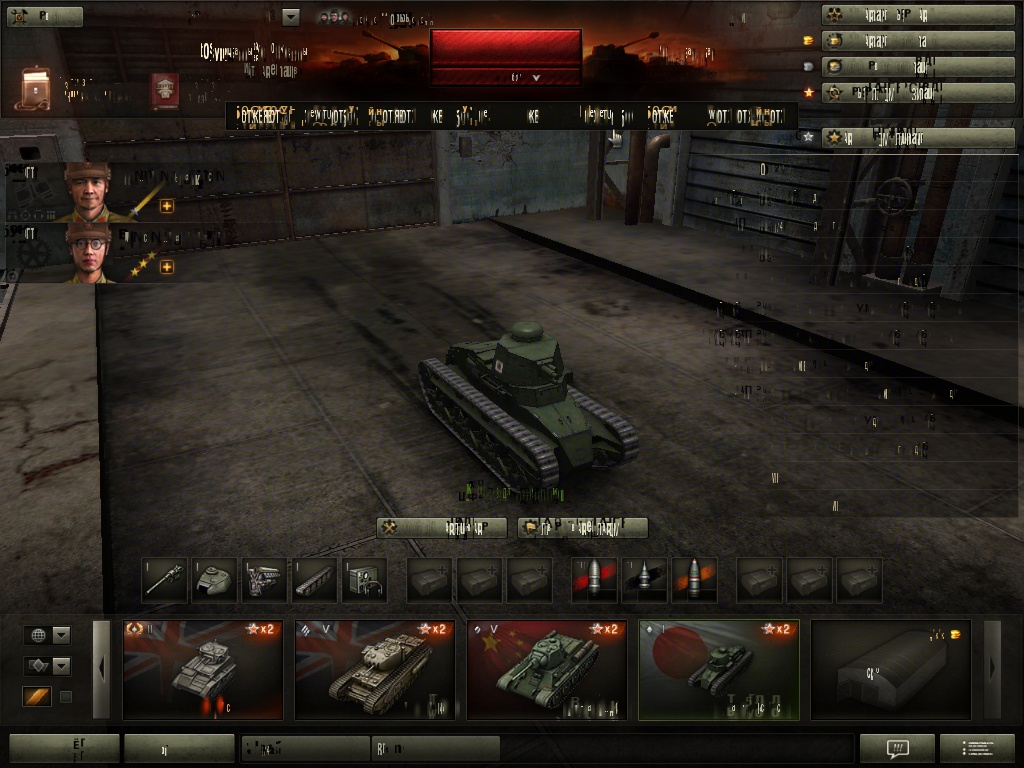Choose the British heavy tank in the carousel

(375, 669)
